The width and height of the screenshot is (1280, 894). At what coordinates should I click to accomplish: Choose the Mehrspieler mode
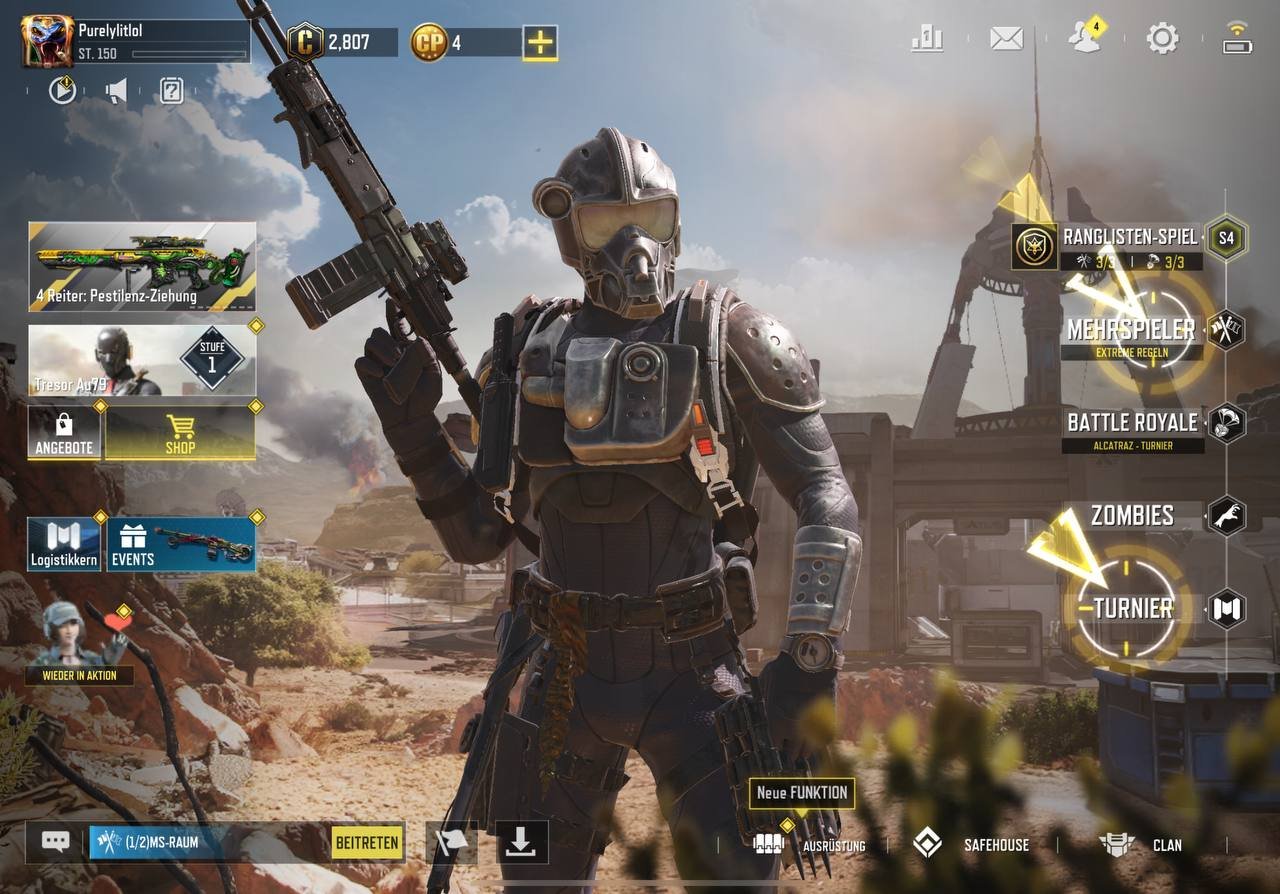1131,330
